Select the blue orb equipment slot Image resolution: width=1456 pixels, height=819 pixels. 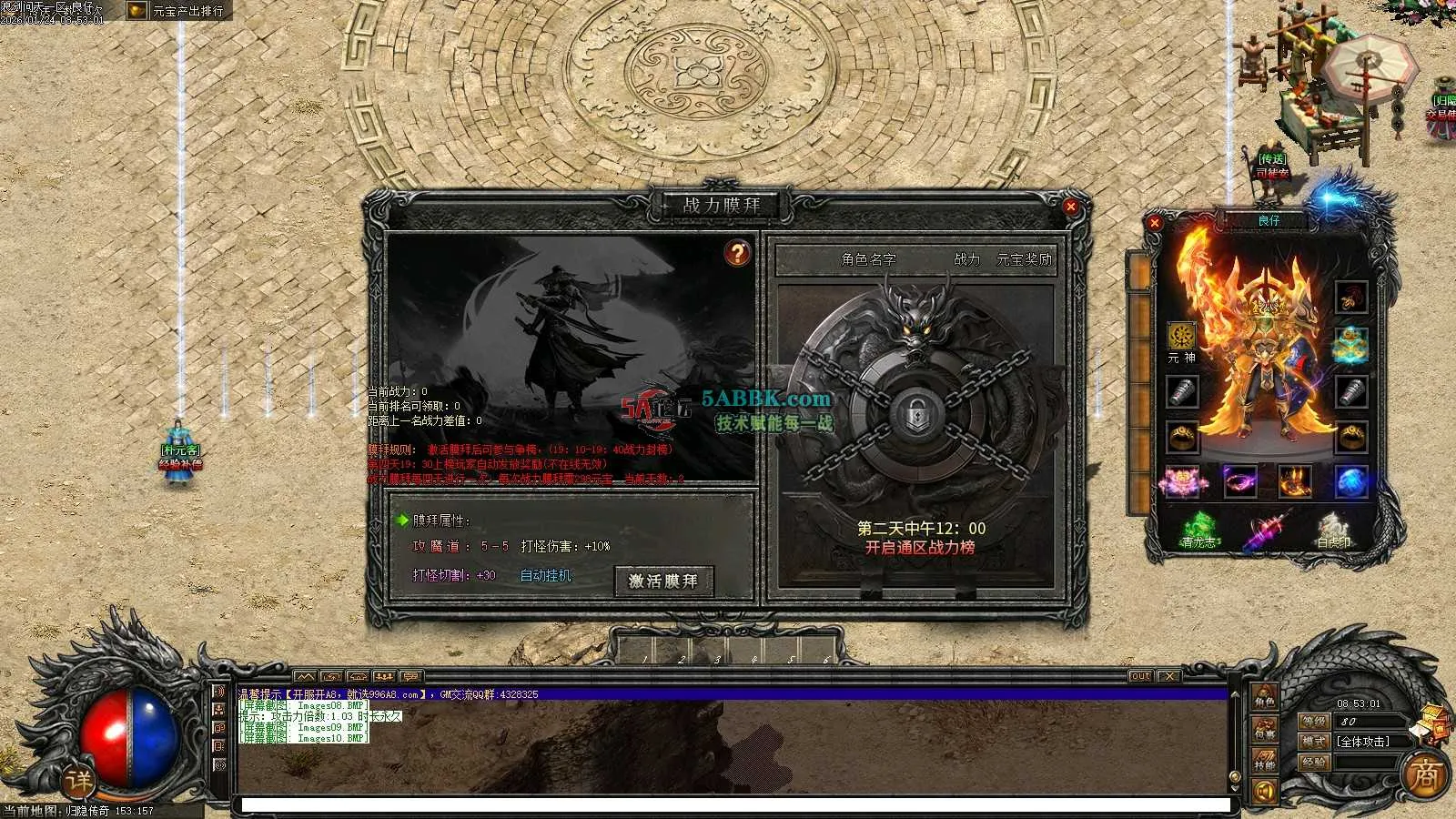(1351, 481)
